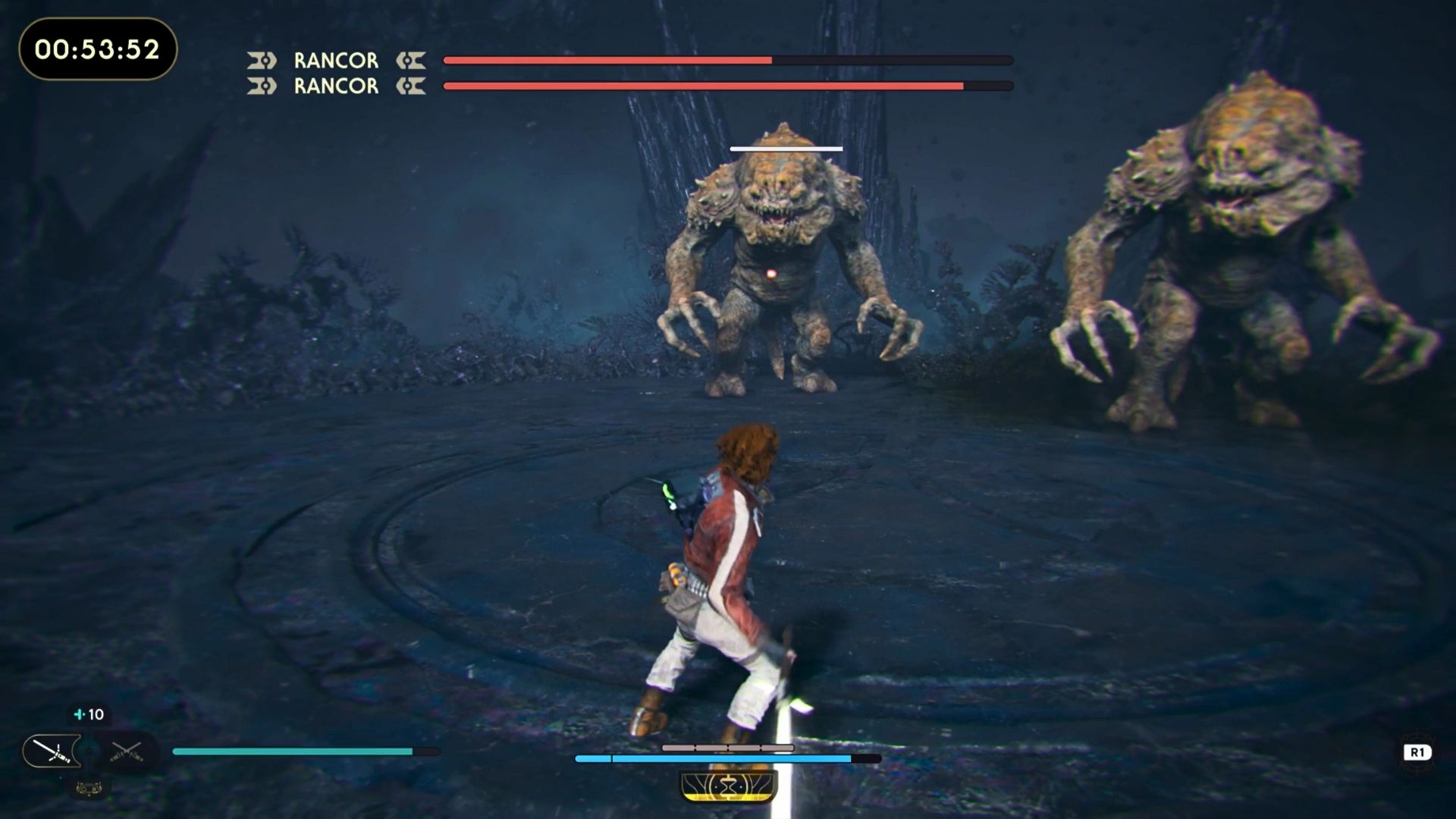Click the emblem left of the first RANCOR name
This screenshot has height=819, width=1456.
(262, 60)
